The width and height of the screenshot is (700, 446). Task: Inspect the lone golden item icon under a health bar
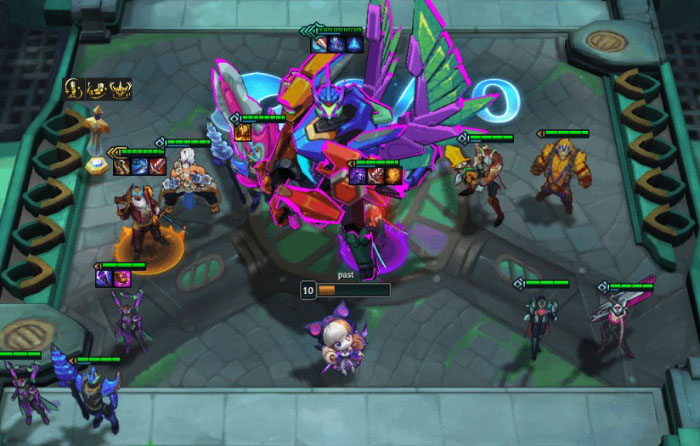(x=243, y=131)
